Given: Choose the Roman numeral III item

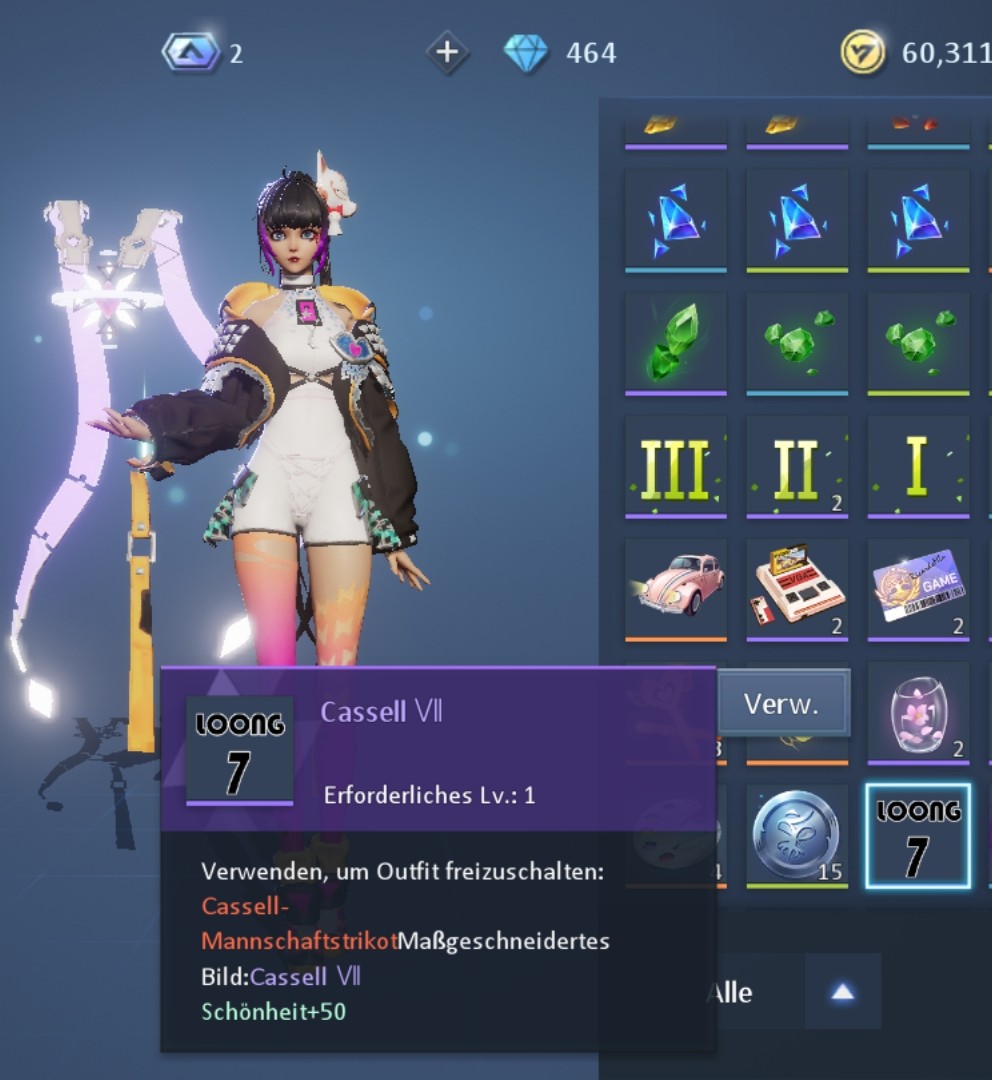Looking at the screenshot, I should [676, 466].
